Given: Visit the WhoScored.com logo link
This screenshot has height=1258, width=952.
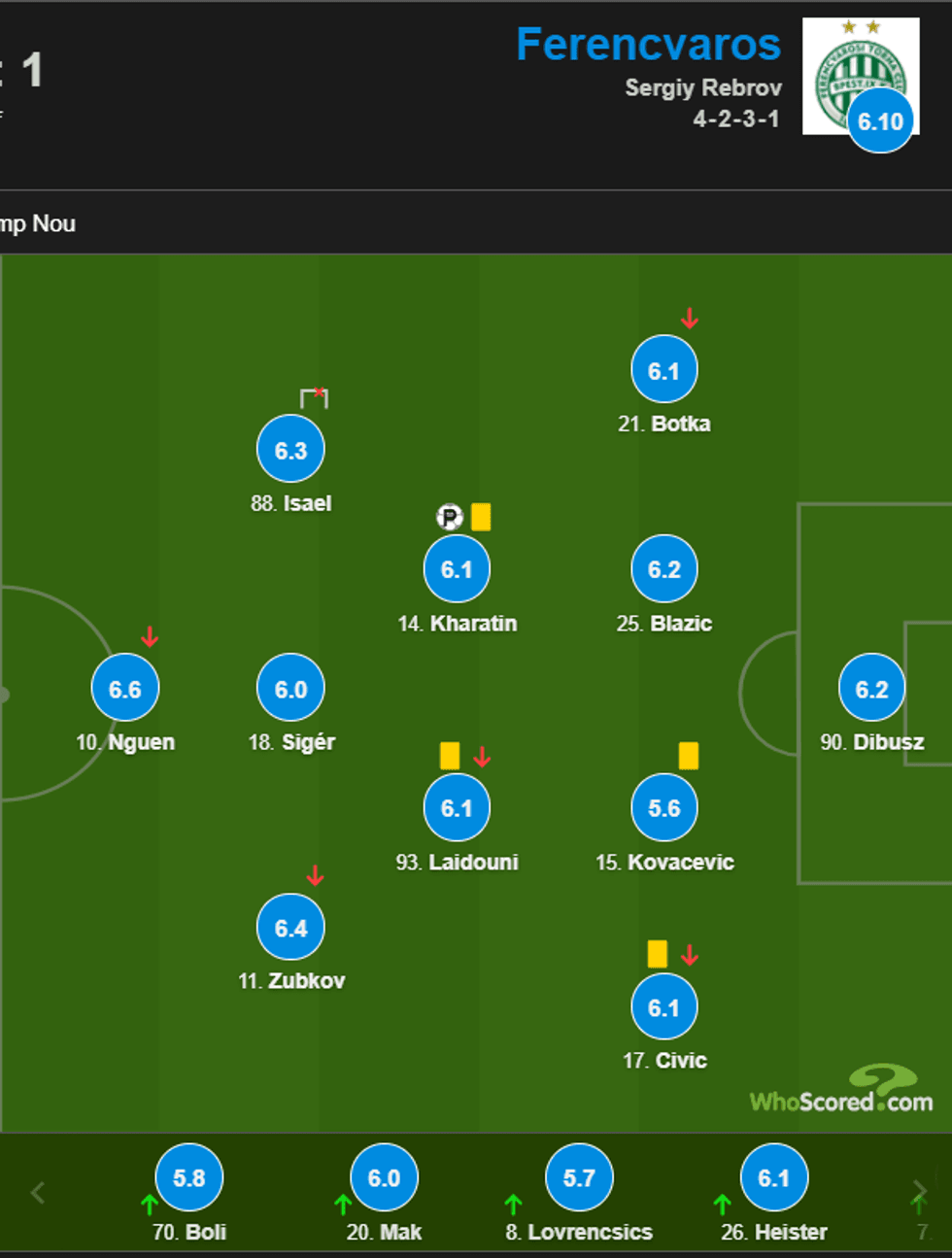Looking at the screenshot, I should point(842,1091).
